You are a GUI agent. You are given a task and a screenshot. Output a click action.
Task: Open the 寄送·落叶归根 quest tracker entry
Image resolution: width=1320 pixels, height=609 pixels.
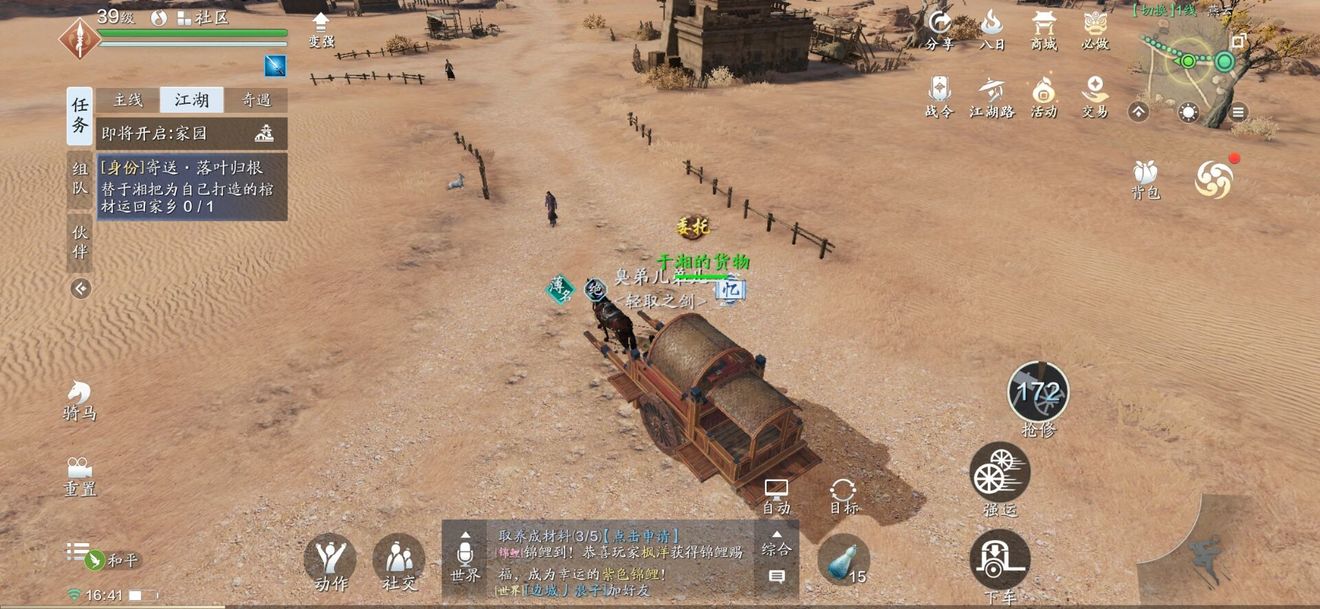point(191,187)
